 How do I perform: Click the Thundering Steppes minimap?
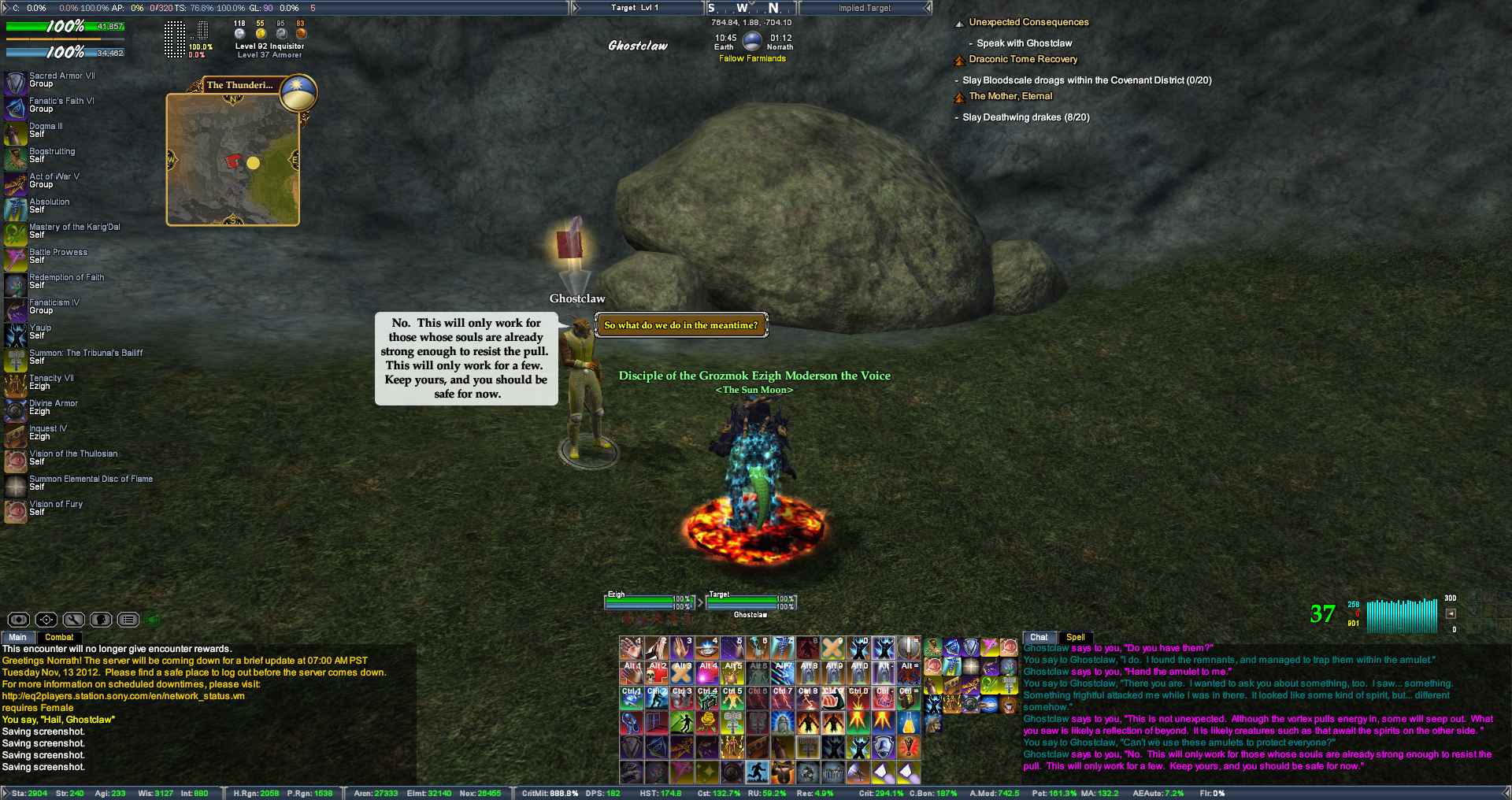(232, 160)
